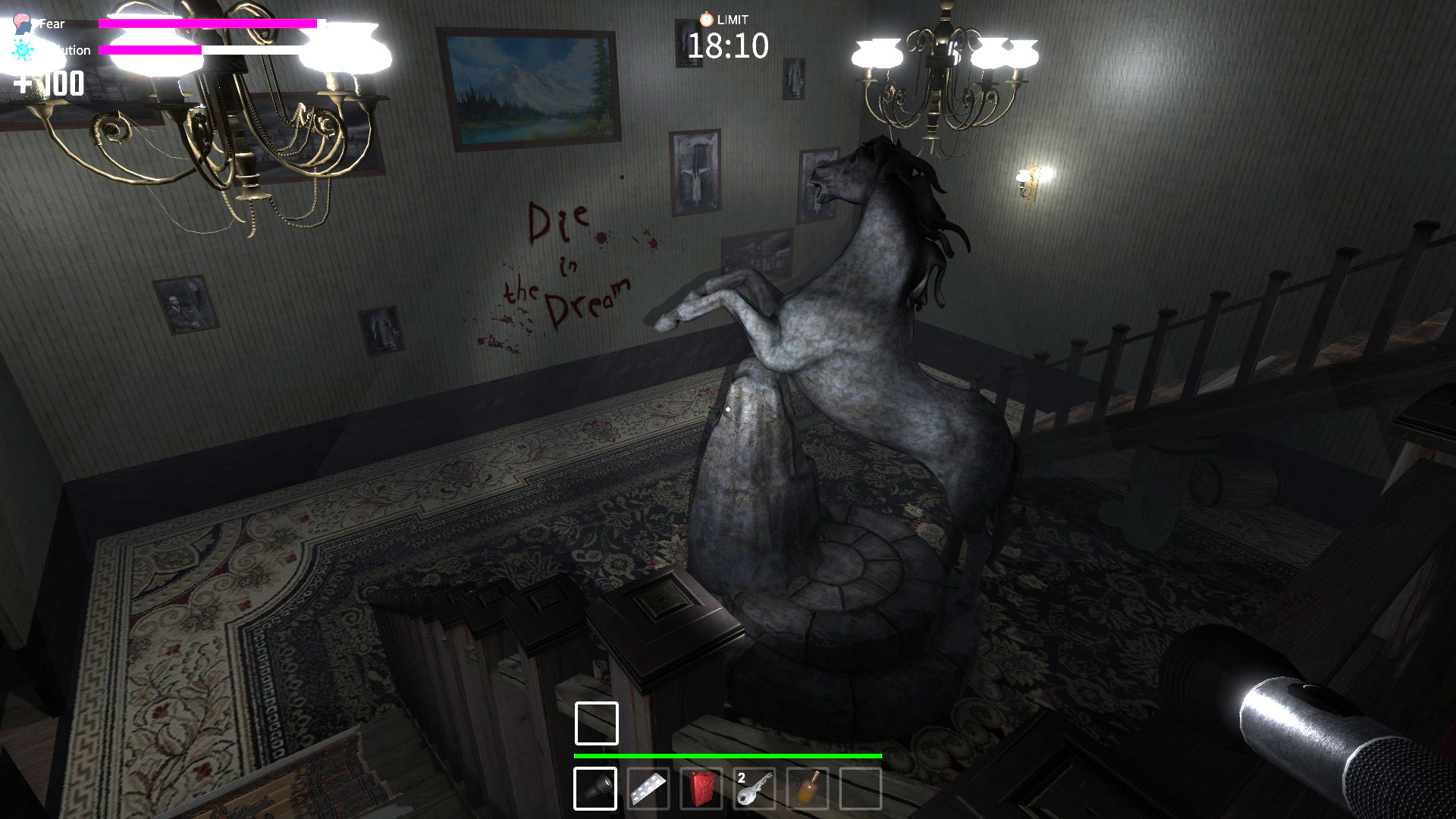Click the green stamina bar above the hotbar
1456x819 pixels.
point(728,756)
